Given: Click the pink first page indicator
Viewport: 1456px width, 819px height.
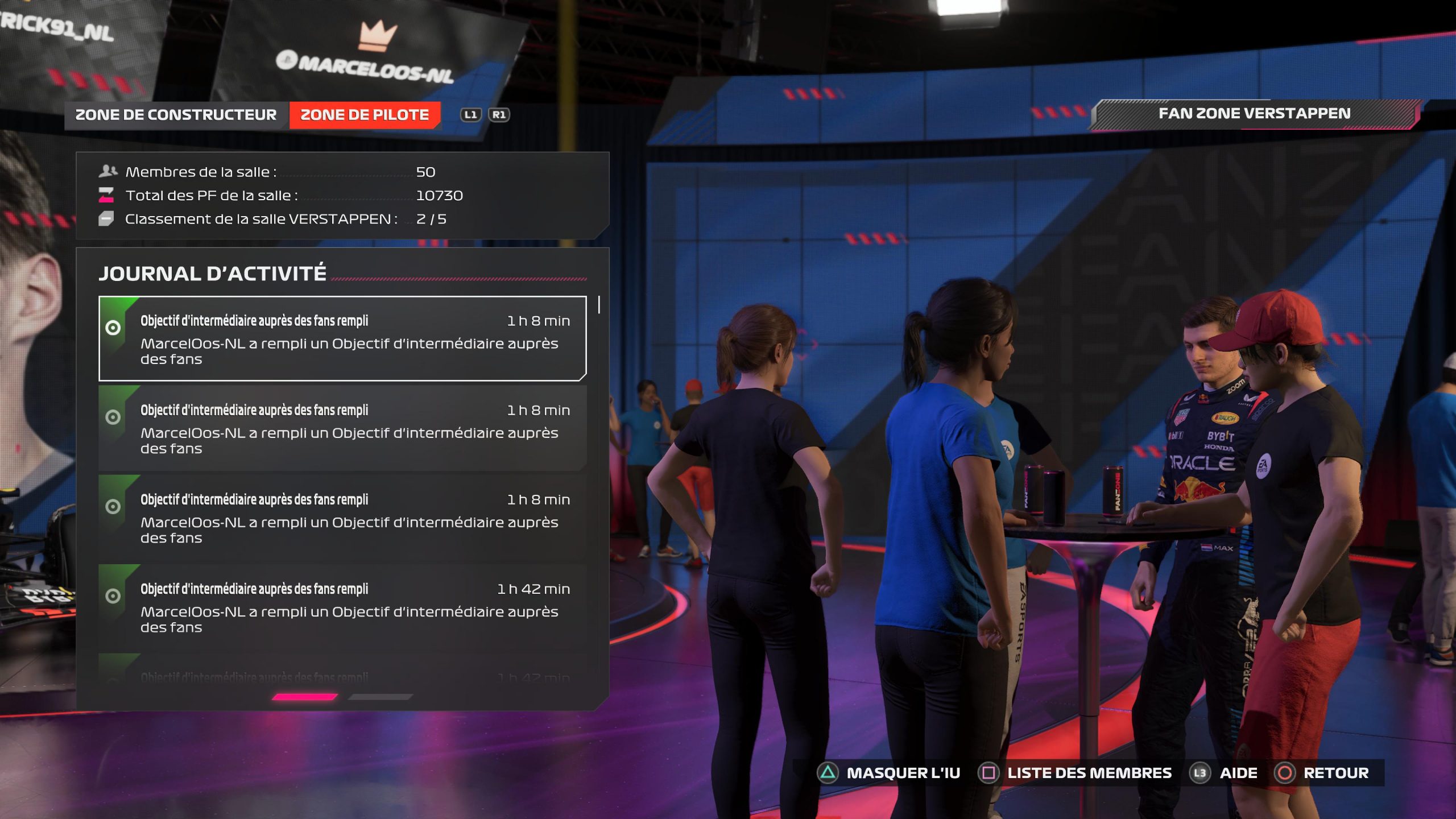Looking at the screenshot, I should click(x=305, y=697).
